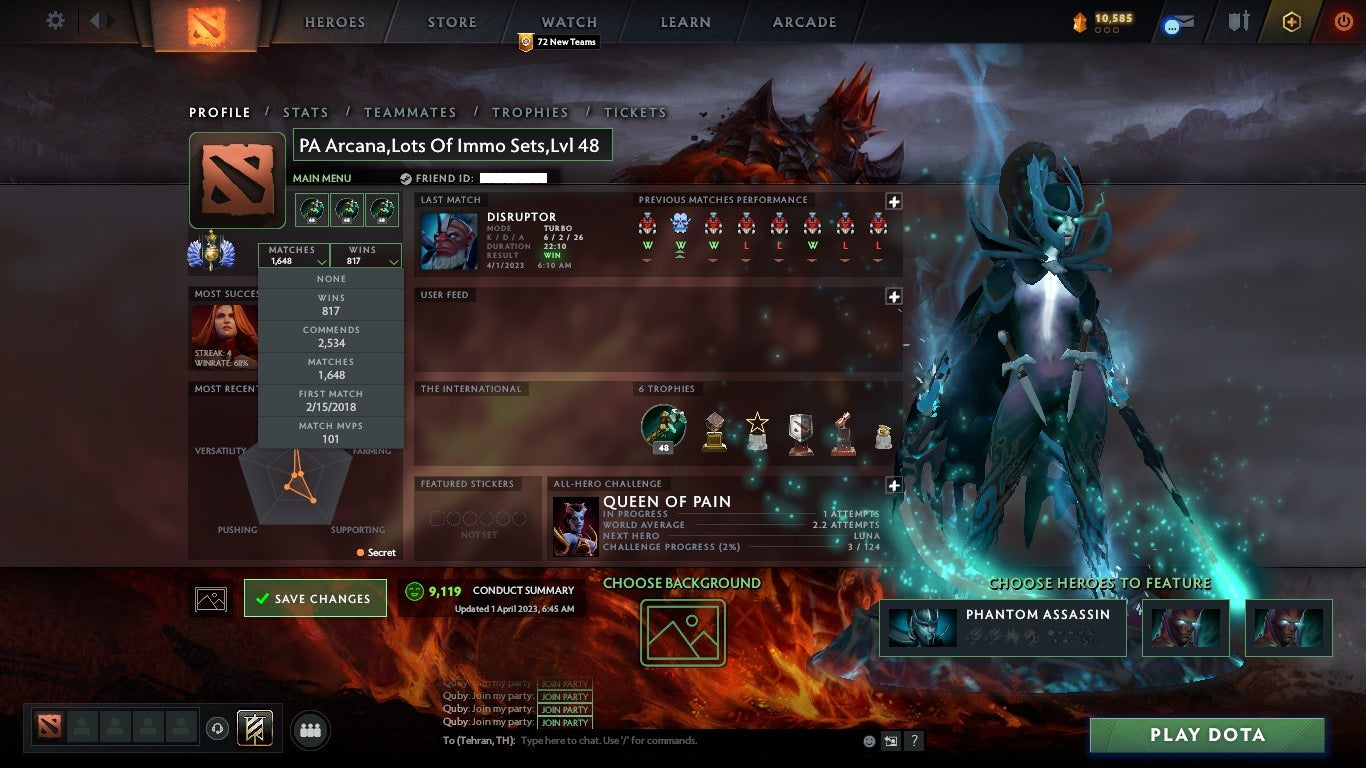Click the red power icon in the top right
Screen dimensions: 1366x768
[1347, 22]
